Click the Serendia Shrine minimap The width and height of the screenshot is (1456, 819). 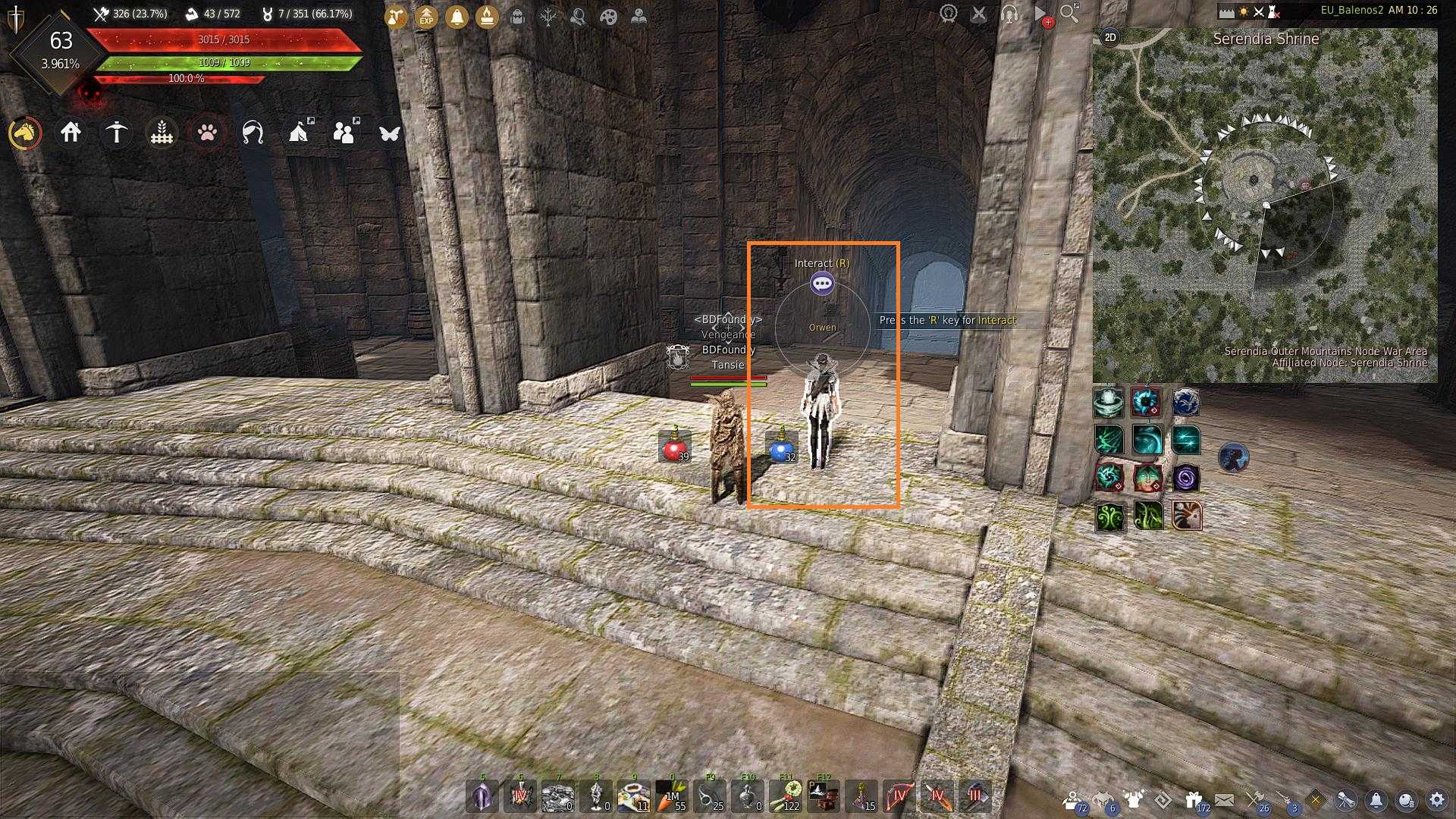[x=1264, y=205]
